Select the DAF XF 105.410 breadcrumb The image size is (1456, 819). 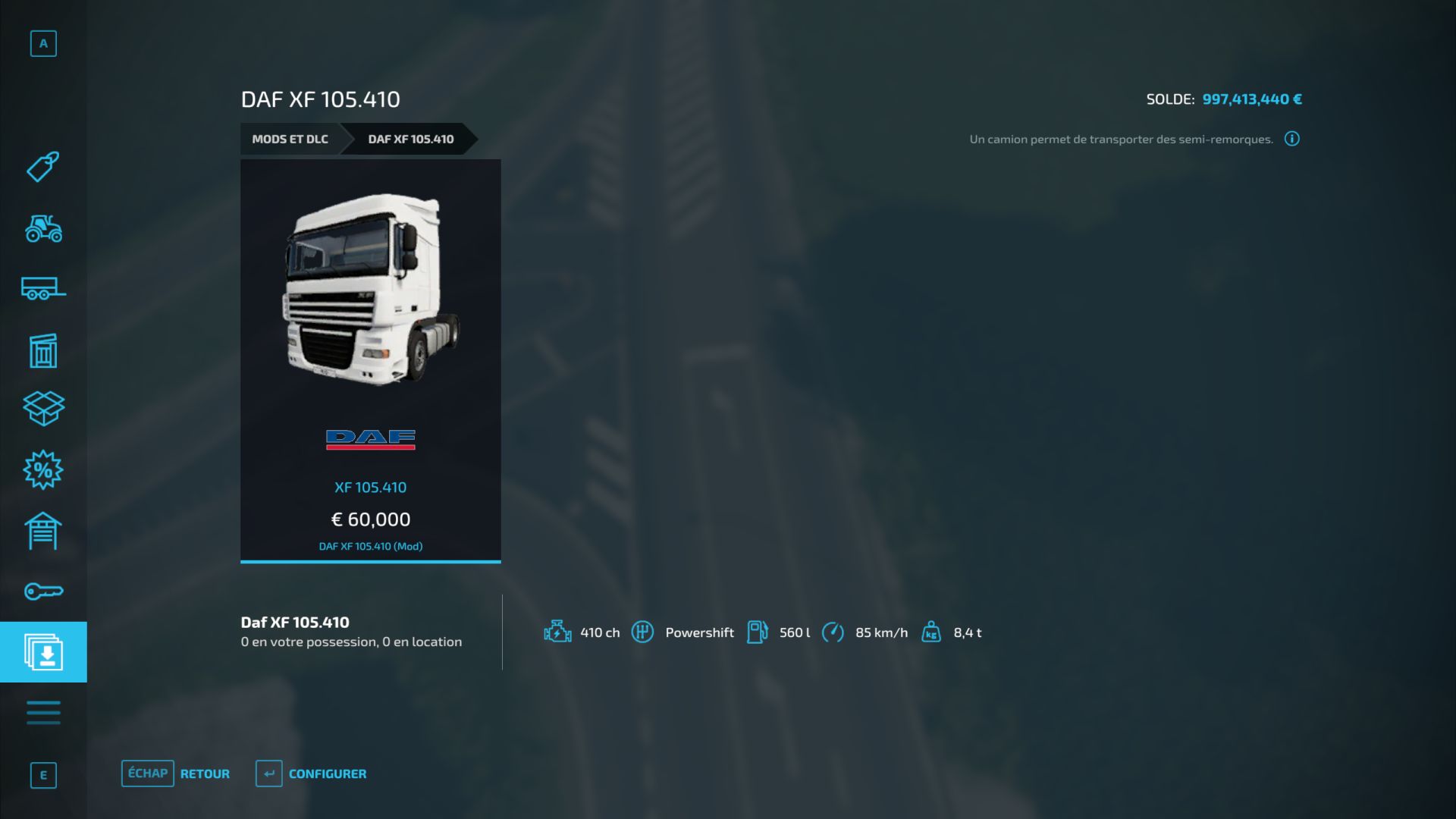tap(410, 139)
